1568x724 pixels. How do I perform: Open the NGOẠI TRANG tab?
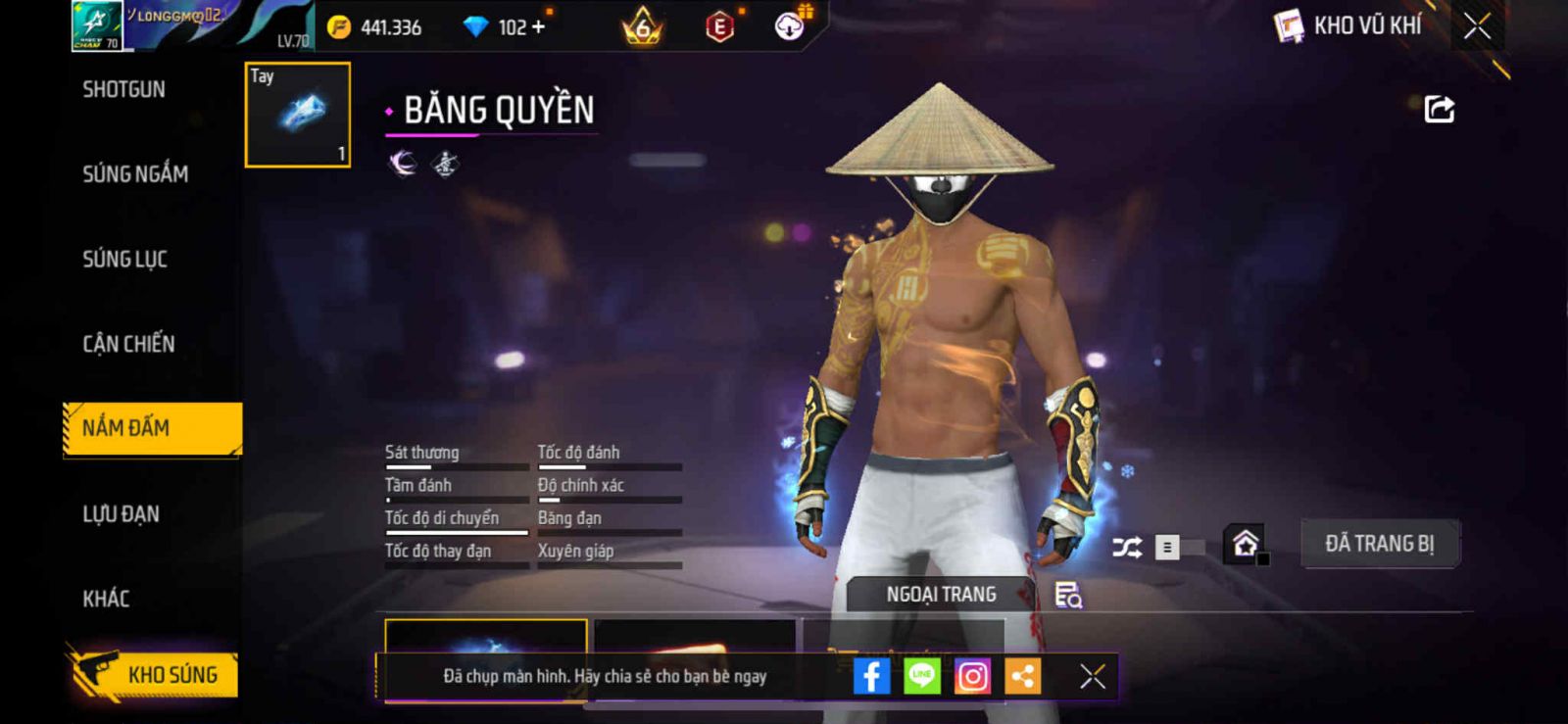(x=941, y=595)
